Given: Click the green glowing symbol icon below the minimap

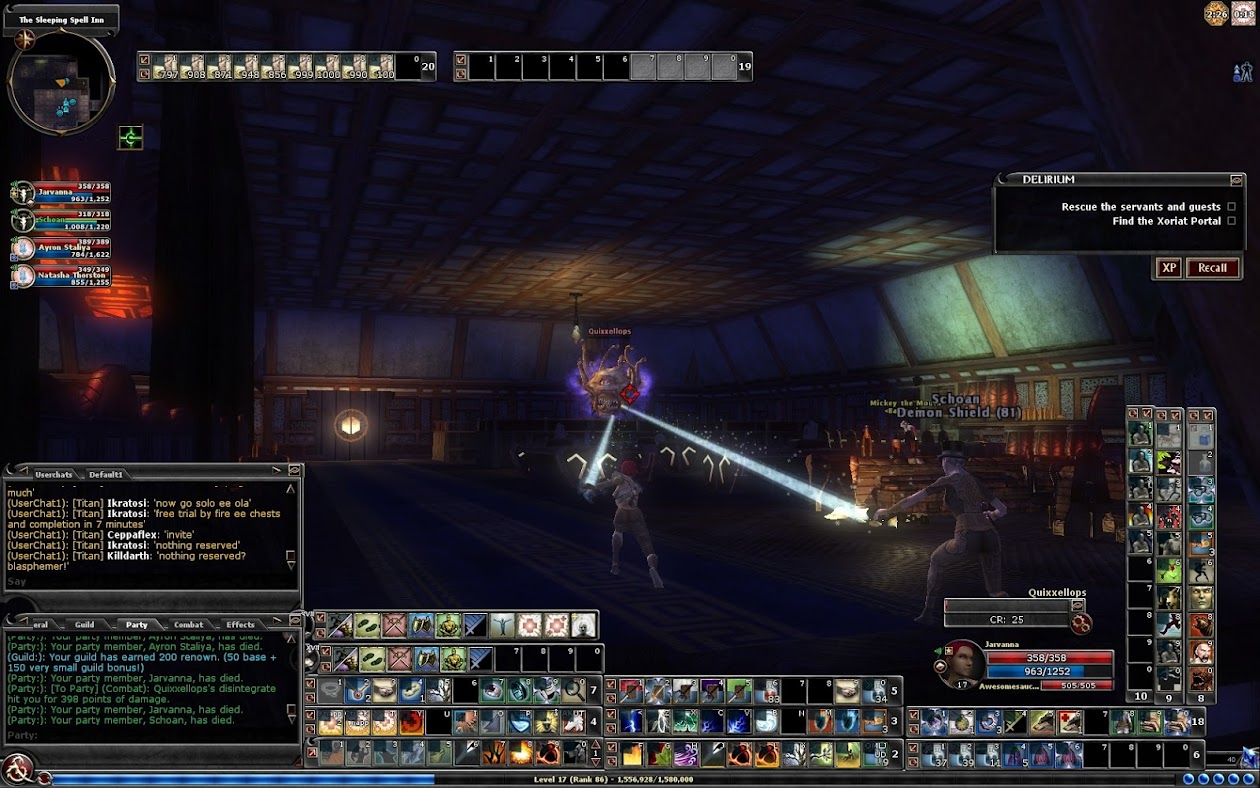Looking at the screenshot, I should pyautogui.click(x=130, y=137).
